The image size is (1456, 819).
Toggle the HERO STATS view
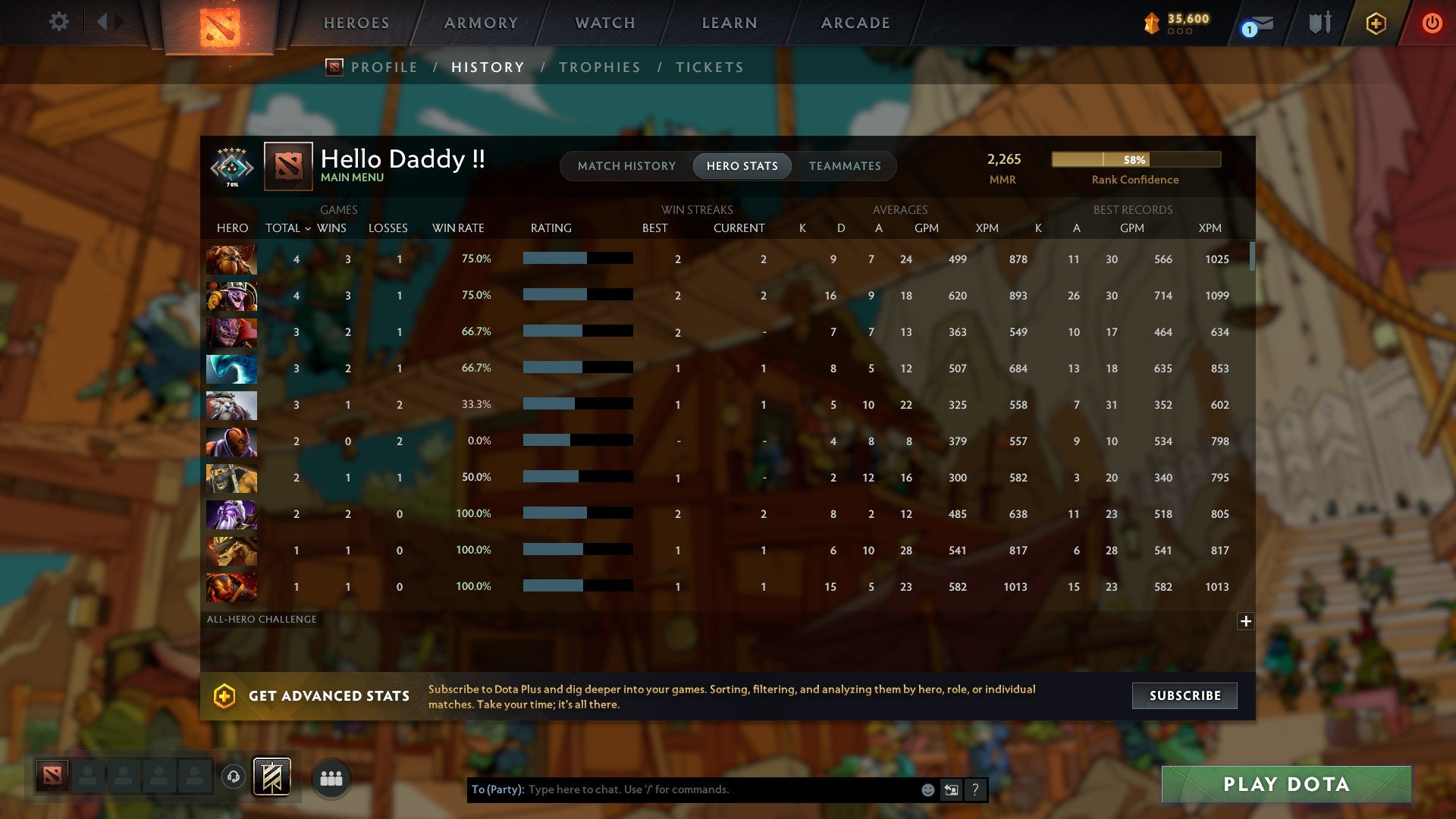[742, 165]
